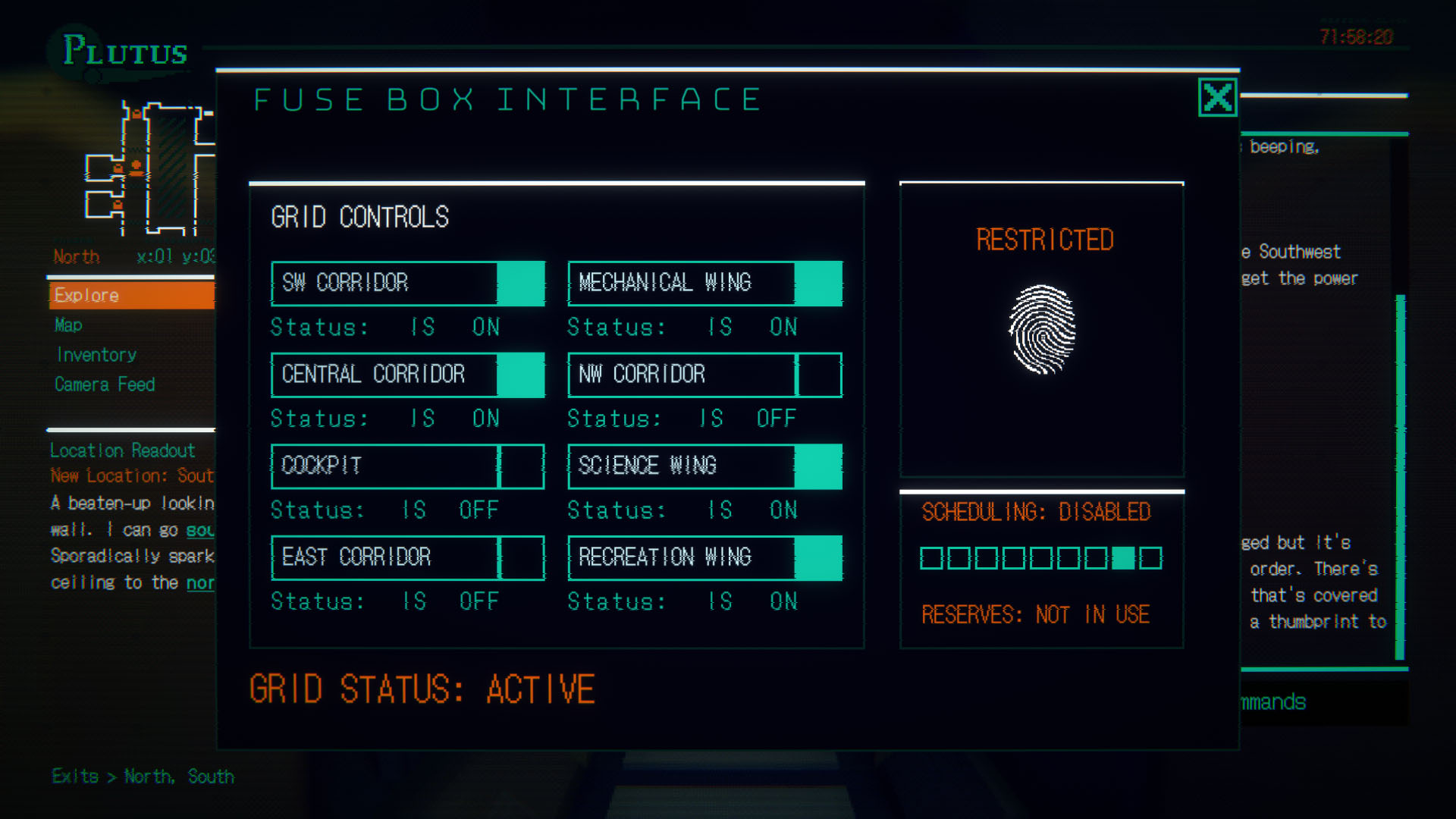Image resolution: width=1456 pixels, height=819 pixels.
Task: Close the Fuse Box Interface
Action: (x=1217, y=98)
